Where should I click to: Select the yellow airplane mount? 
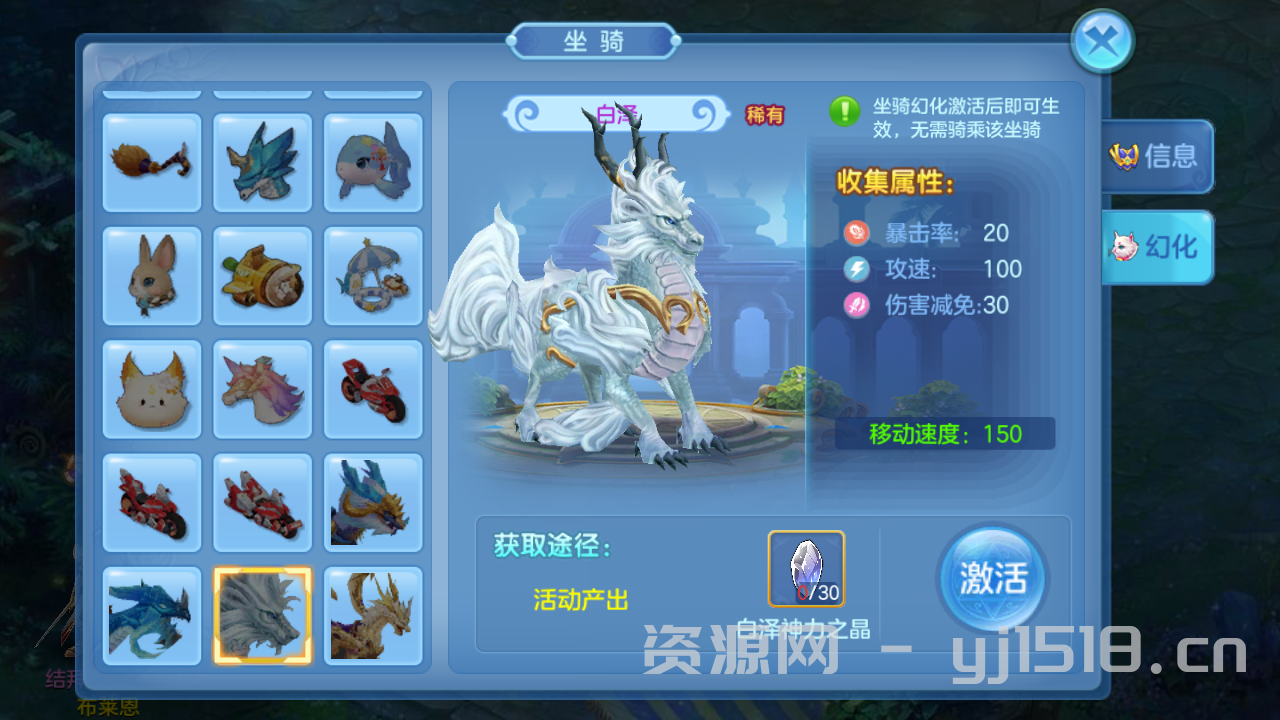tap(263, 275)
